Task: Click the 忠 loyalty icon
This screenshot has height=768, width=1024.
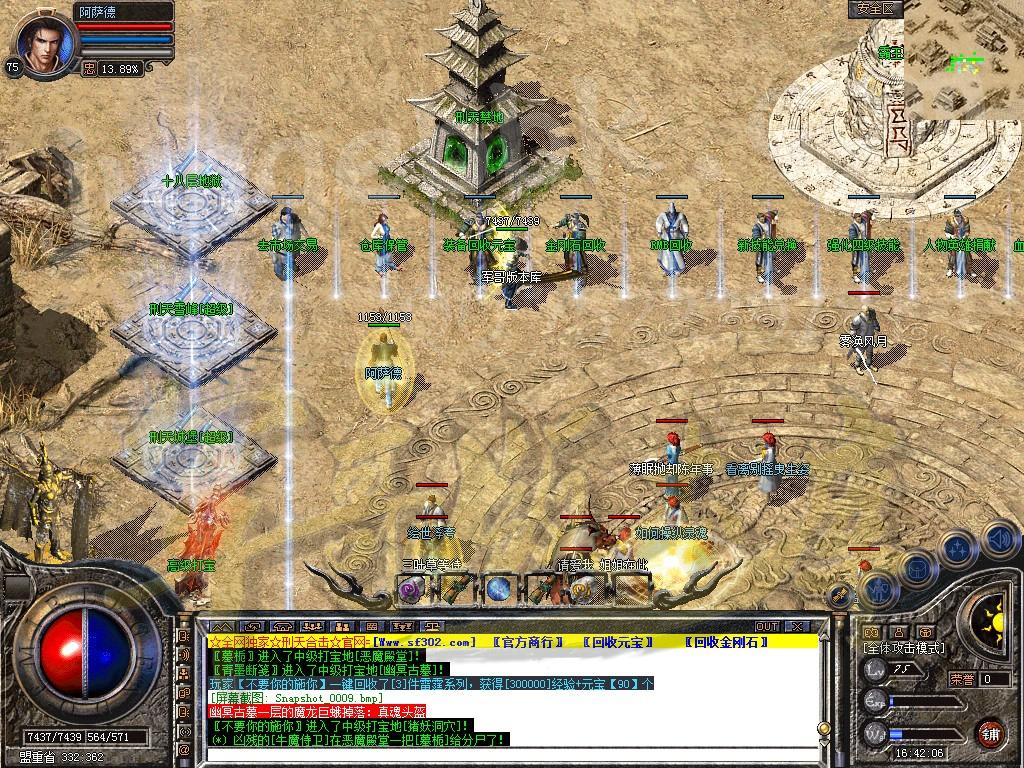Action: pyautogui.click(x=89, y=69)
